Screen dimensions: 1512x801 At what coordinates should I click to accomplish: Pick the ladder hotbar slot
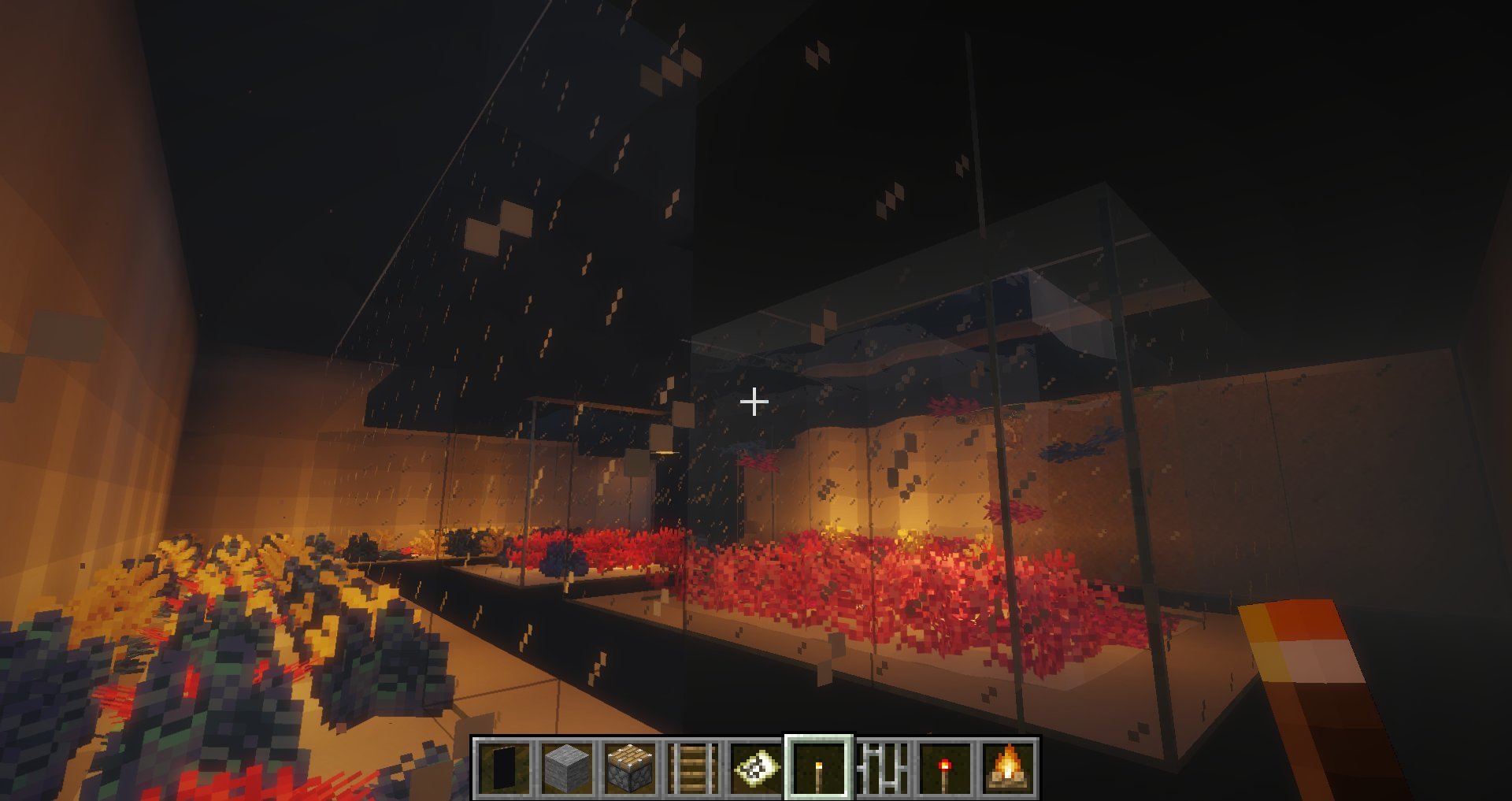pyautogui.click(x=692, y=768)
